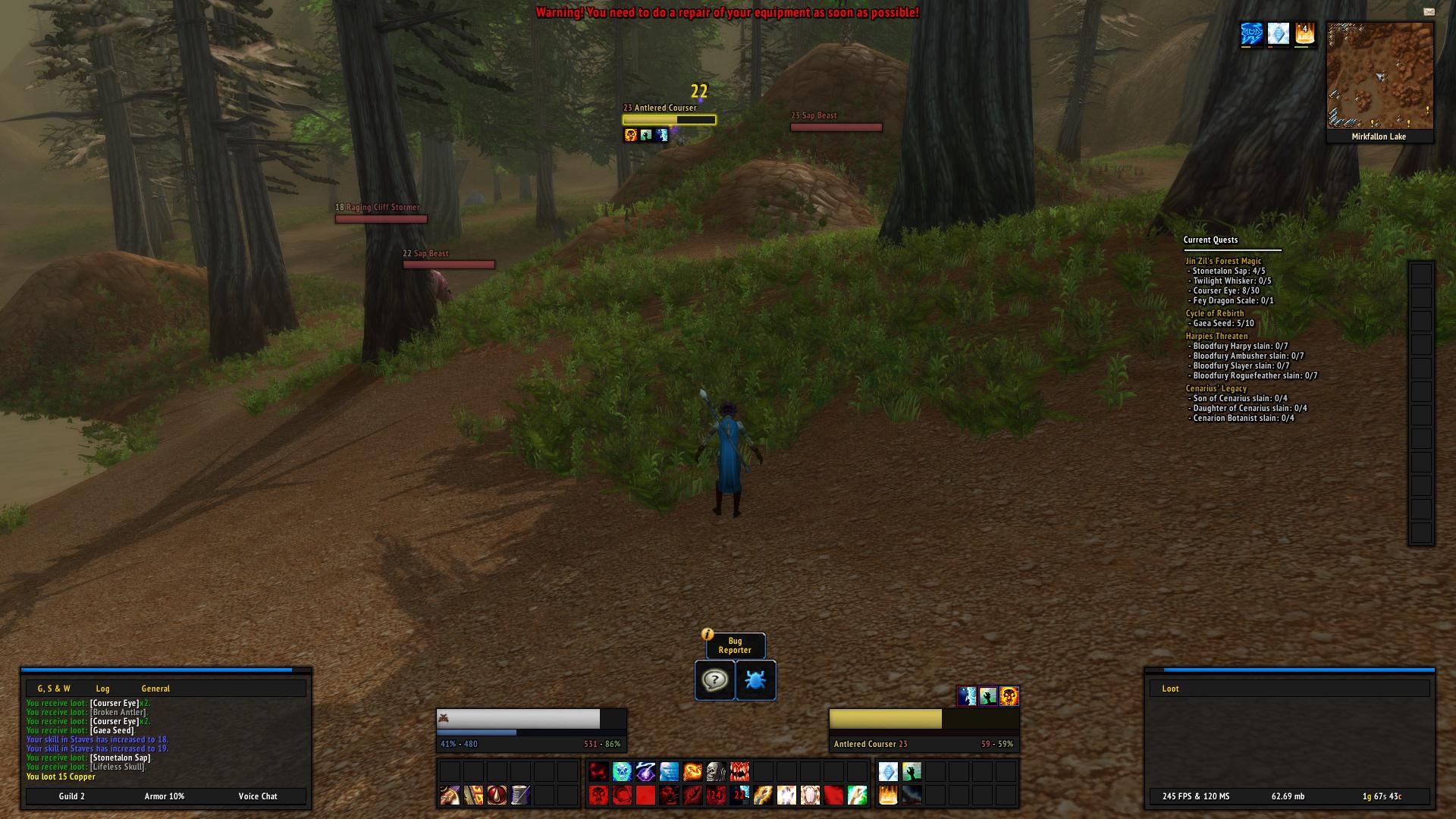Open the Voice Chat panel
Viewport: 1456px width, 819px height.
258,796
